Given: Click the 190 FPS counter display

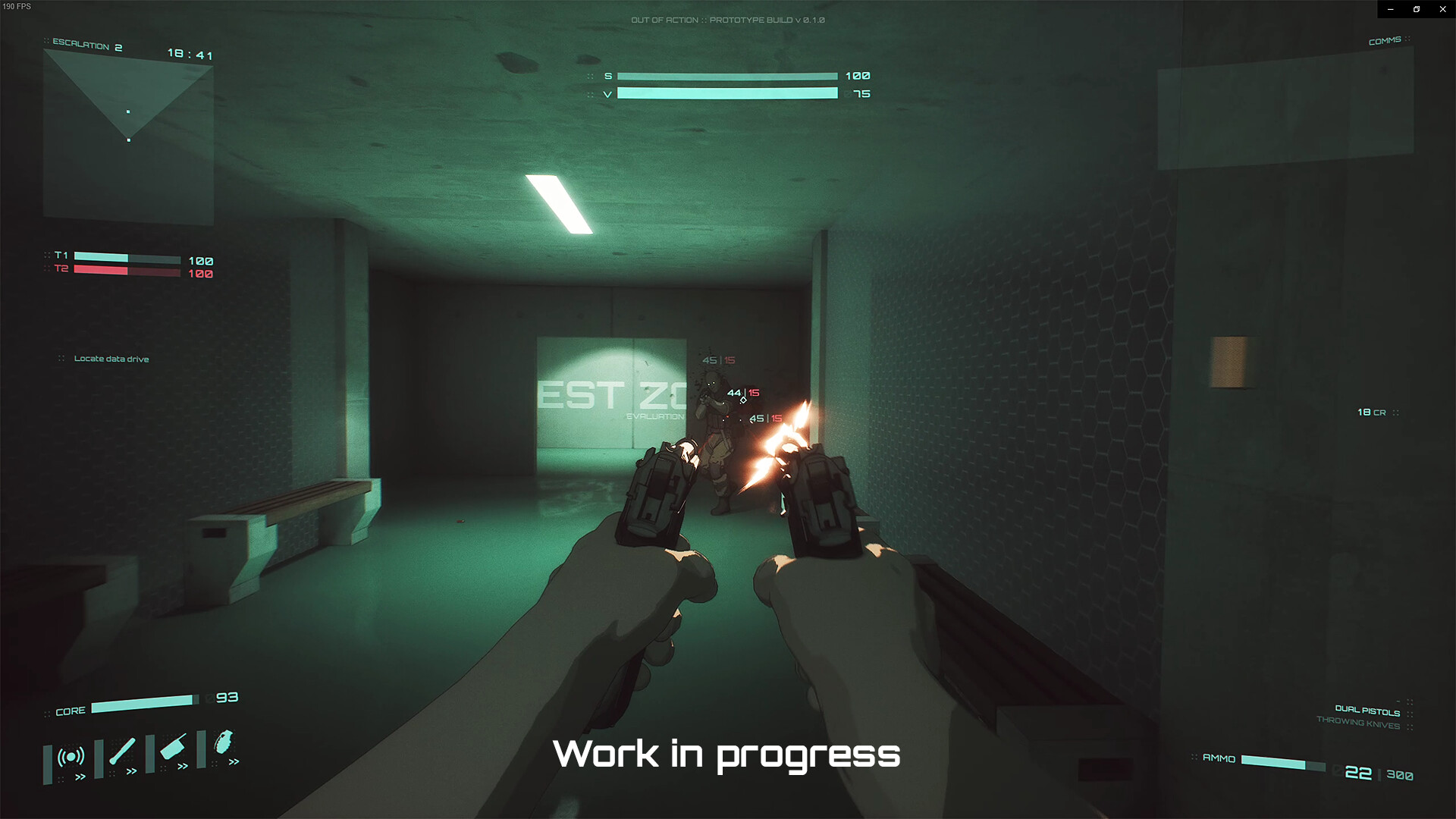Looking at the screenshot, I should click(17, 6).
